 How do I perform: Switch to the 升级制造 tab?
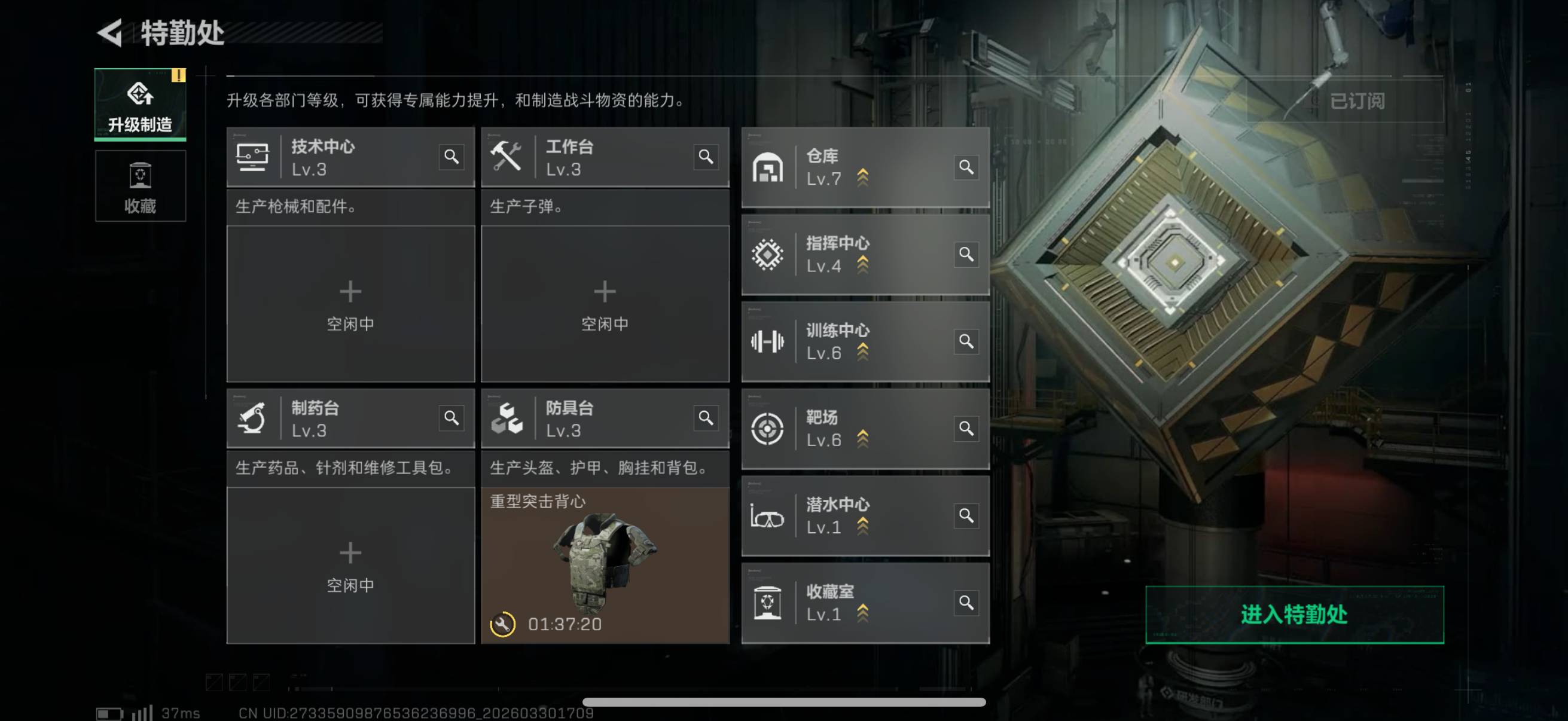[140, 105]
